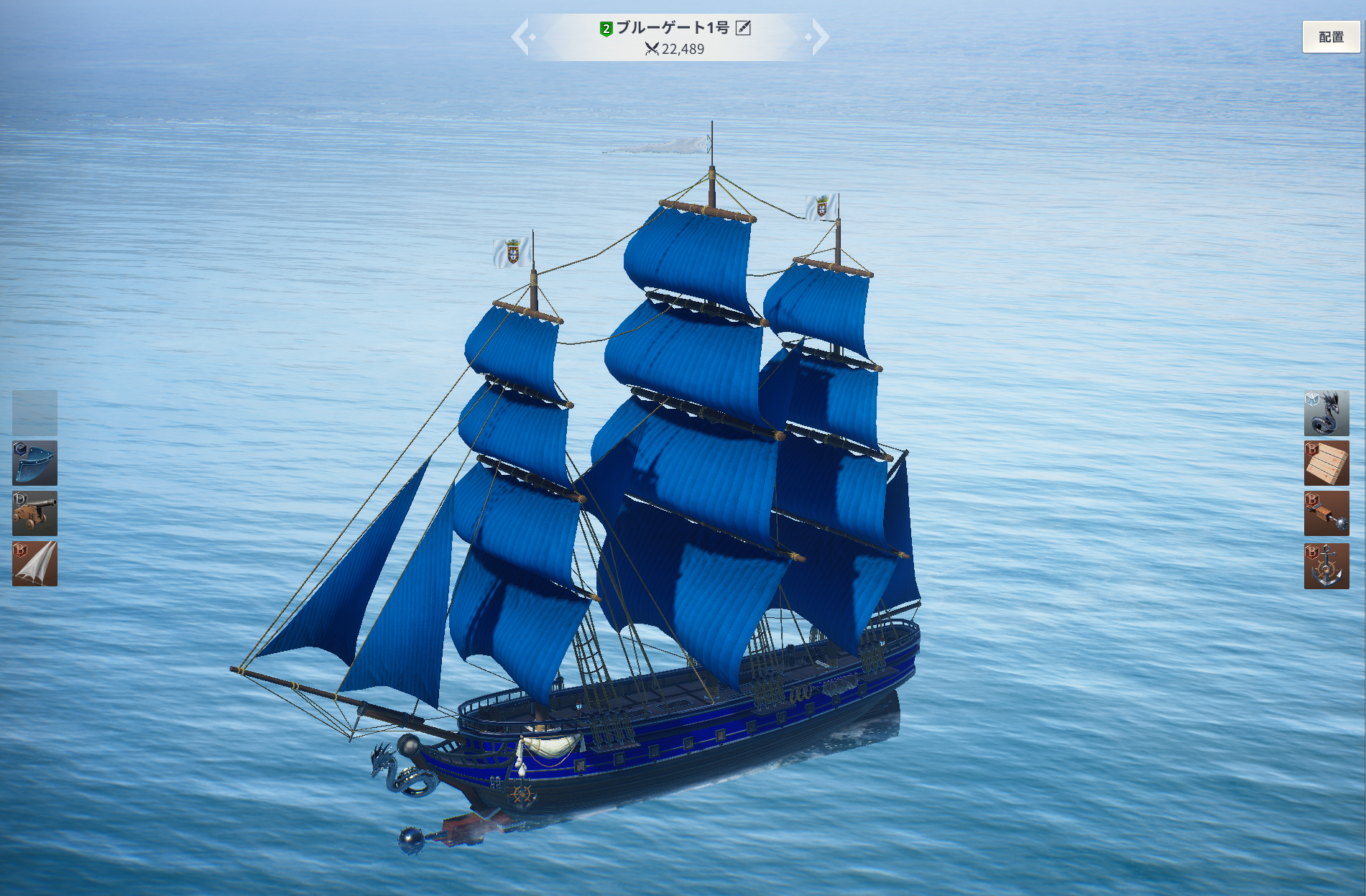
Task: Switch to the previous ship with the left arrow
Action: click(522, 37)
